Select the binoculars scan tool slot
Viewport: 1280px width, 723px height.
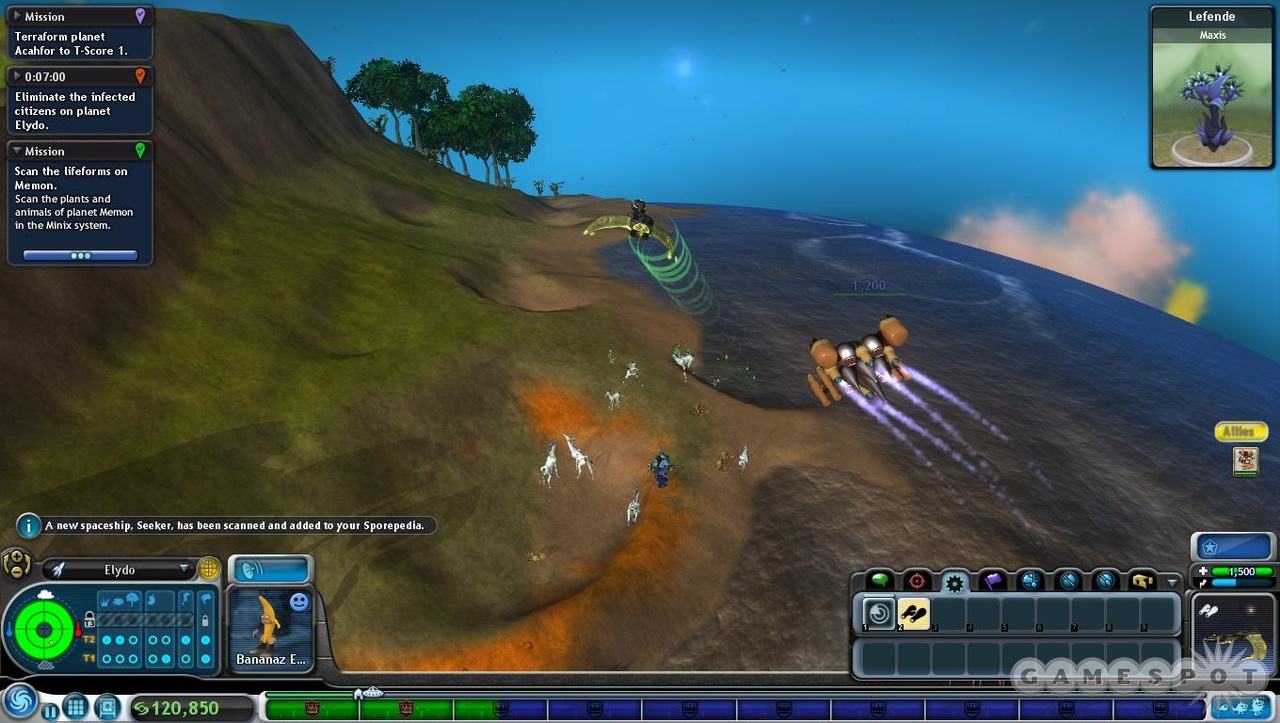(x=914, y=613)
